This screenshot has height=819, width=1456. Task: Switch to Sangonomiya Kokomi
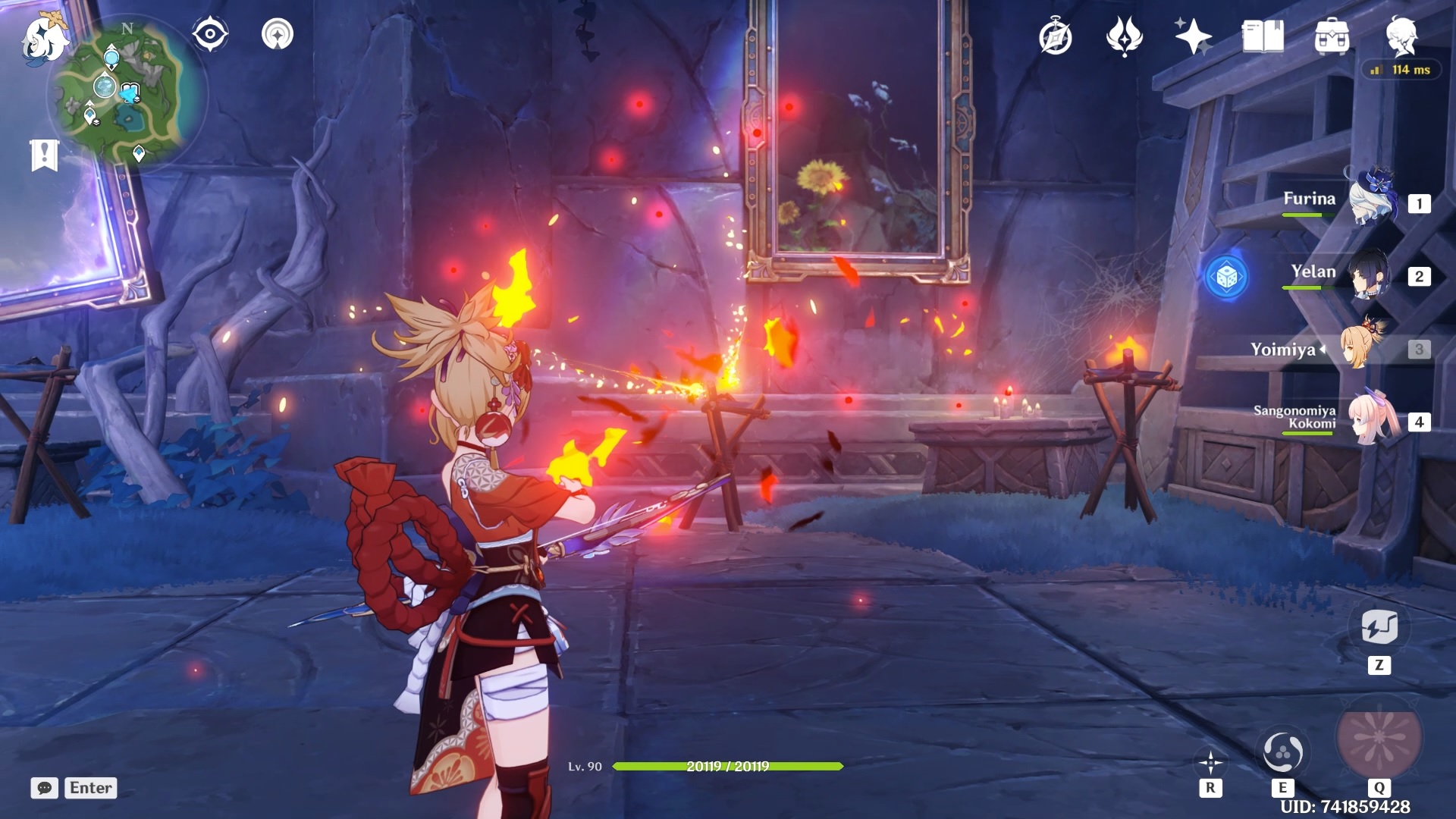click(x=1373, y=419)
